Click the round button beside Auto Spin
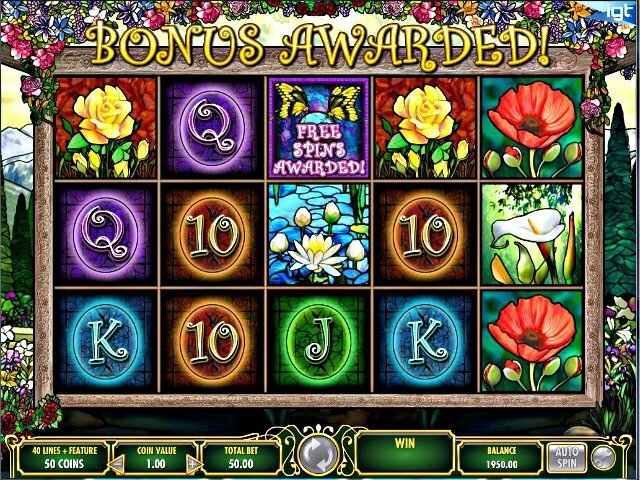 tap(602, 457)
